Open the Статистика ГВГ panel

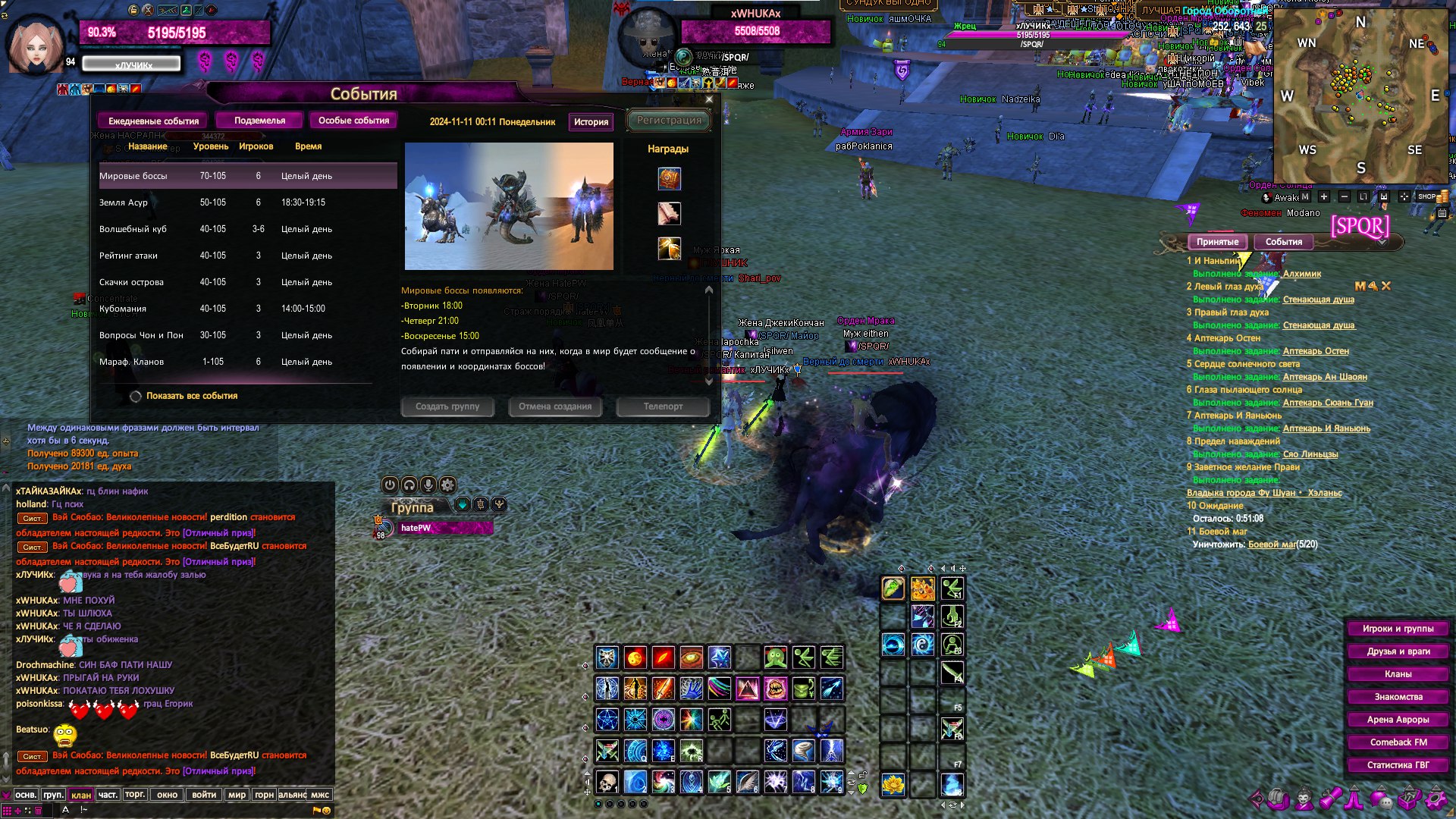pos(1398,765)
